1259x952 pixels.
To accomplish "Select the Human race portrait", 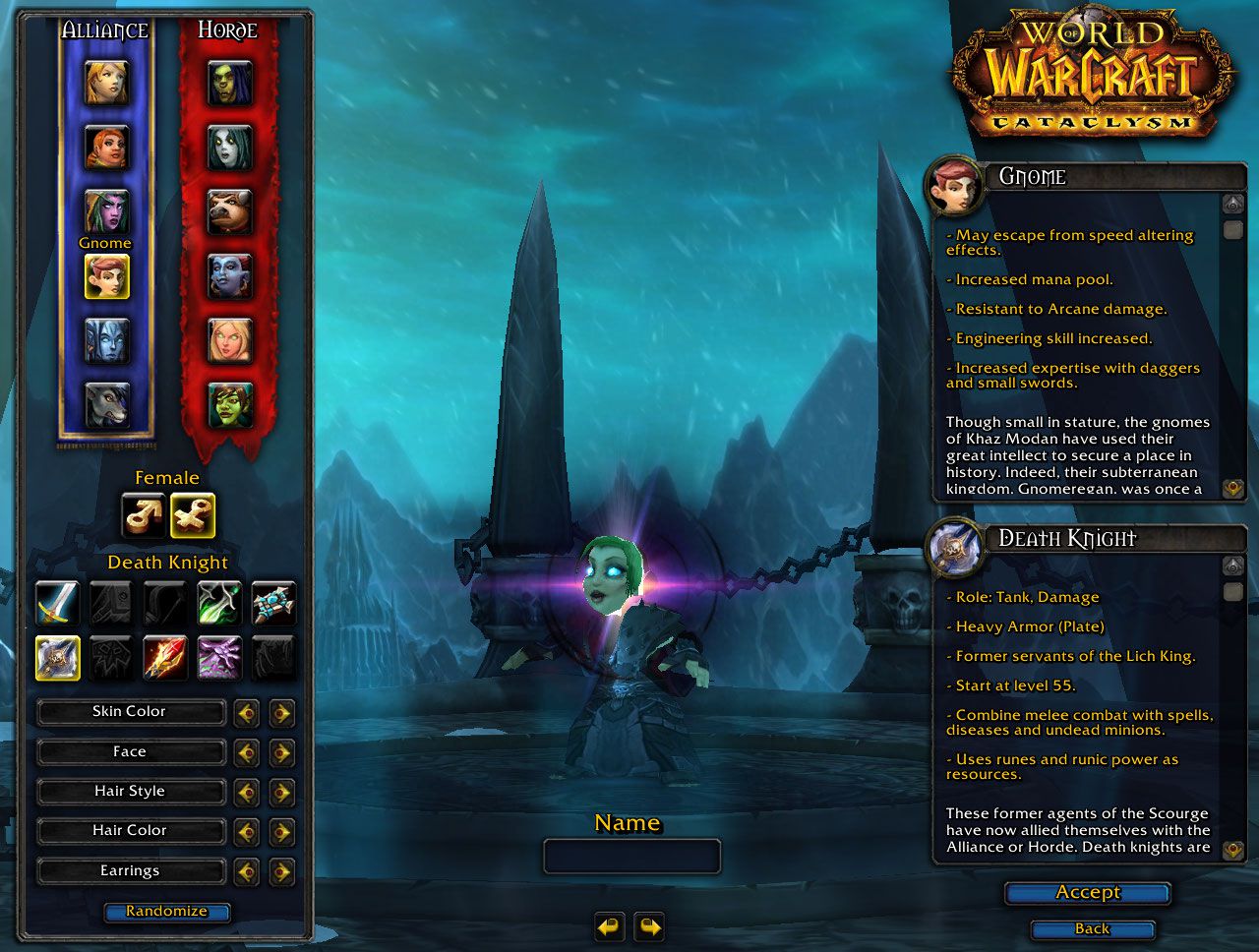I will point(106,84).
